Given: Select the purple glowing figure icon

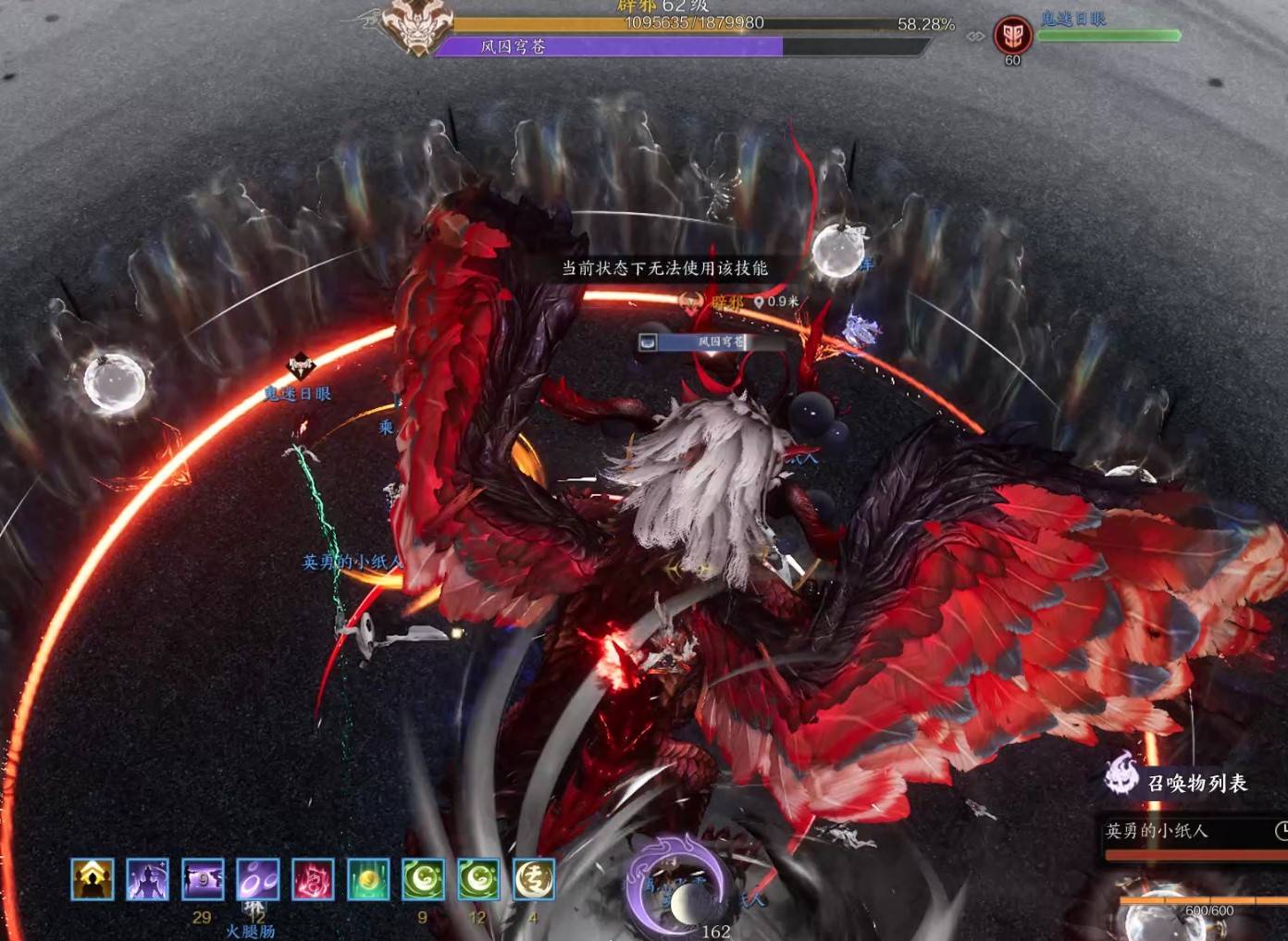Looking at the screenshot, I should click(148, 879).
